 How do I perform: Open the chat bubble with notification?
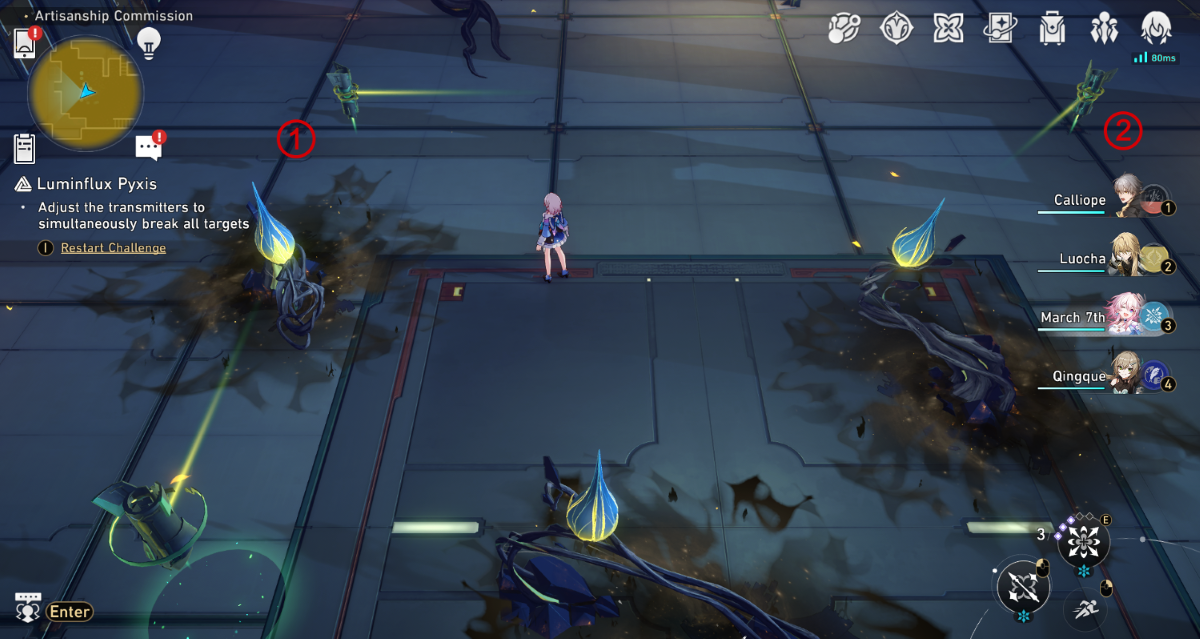click(148, 148)
